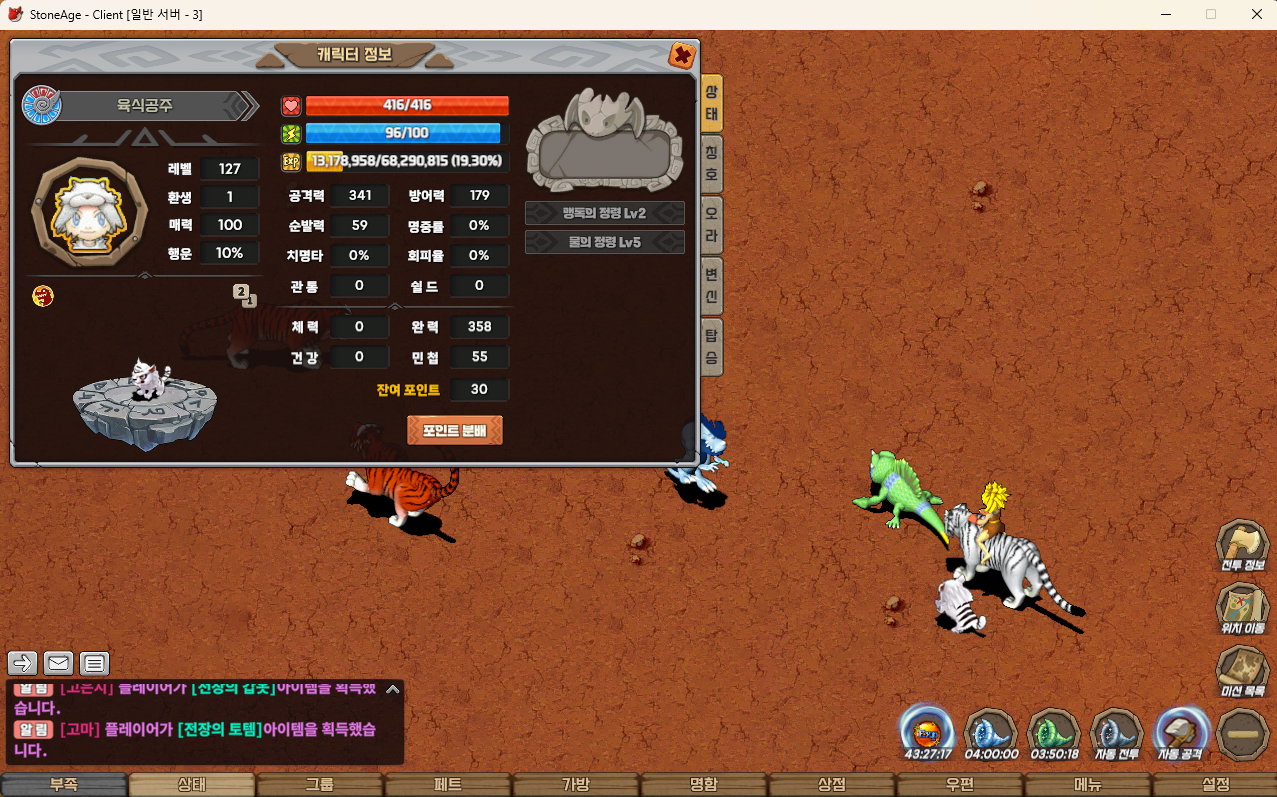Open the 오라 side tab
Viewport: 1277px width, 797px height.
coord(711,223)
